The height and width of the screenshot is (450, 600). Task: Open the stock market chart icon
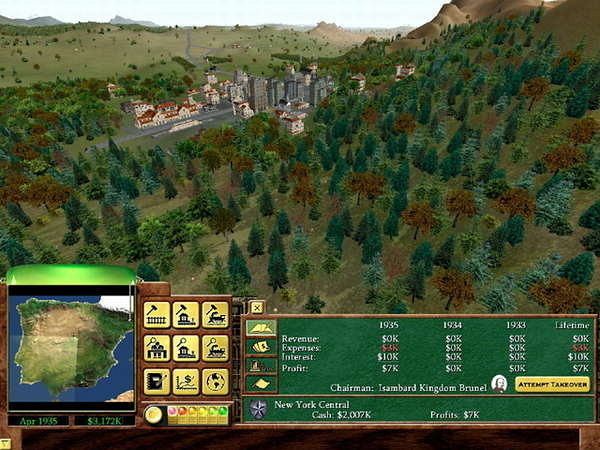[x=185, y=381]
